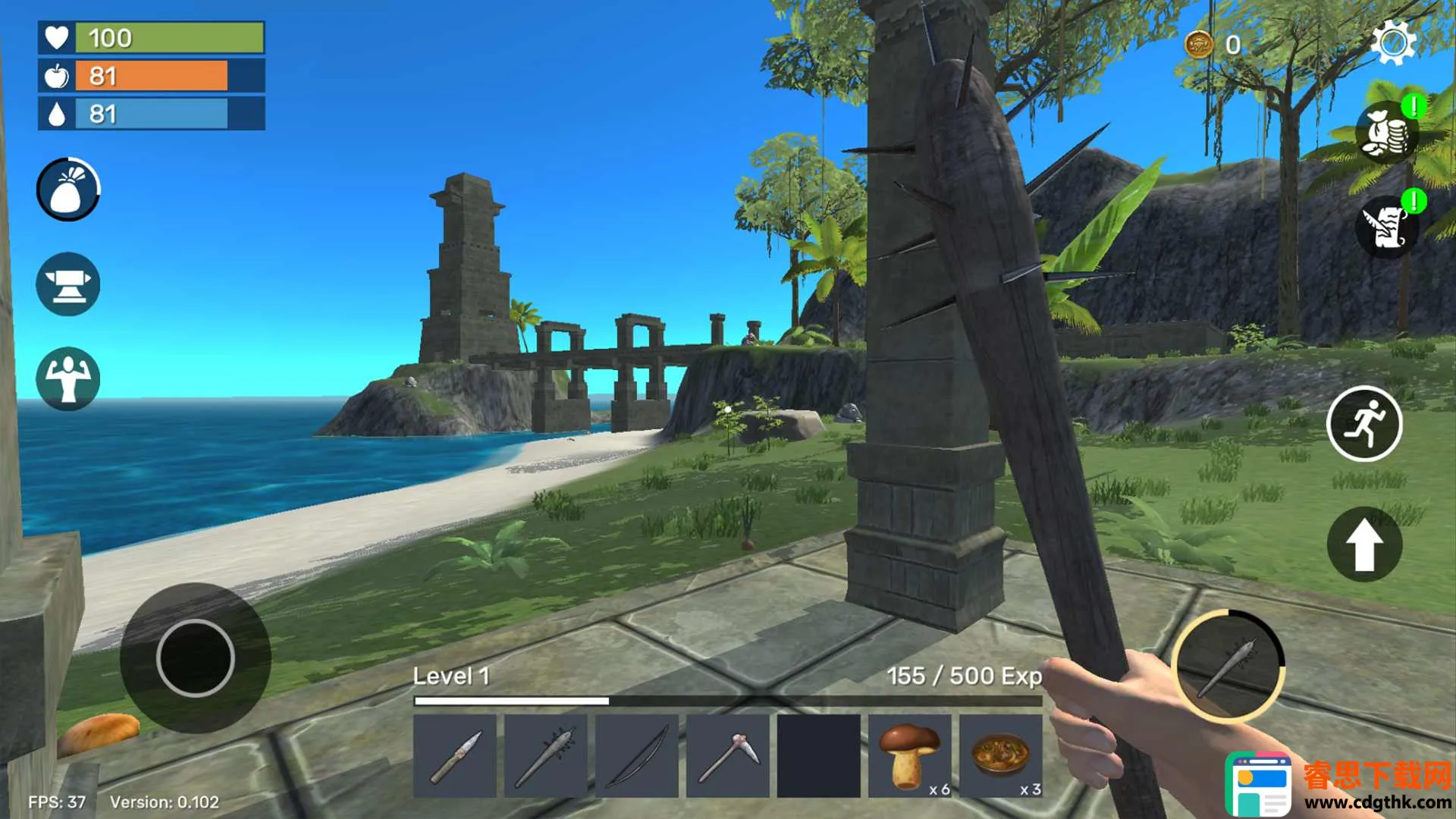Toggle the sprint running button

click(1364, 424)
